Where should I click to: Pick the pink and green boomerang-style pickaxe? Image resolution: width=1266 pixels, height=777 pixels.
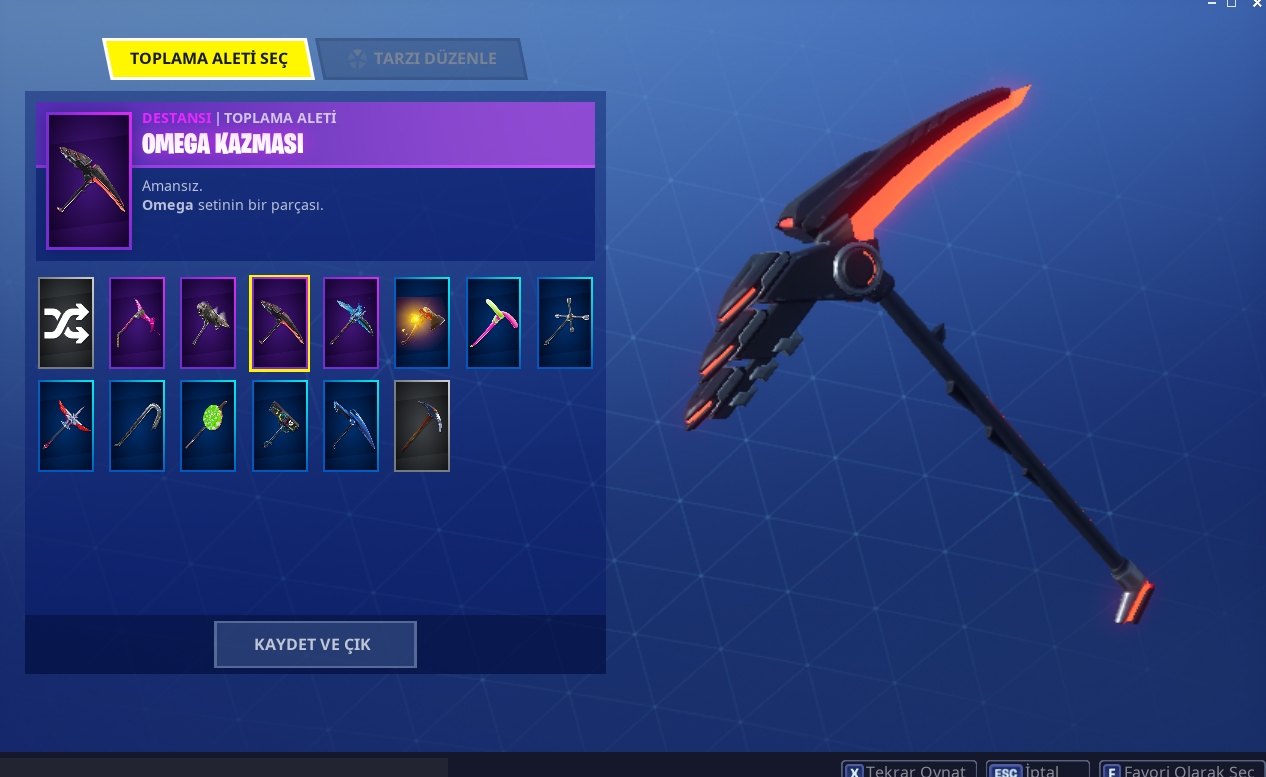point(494,323)
